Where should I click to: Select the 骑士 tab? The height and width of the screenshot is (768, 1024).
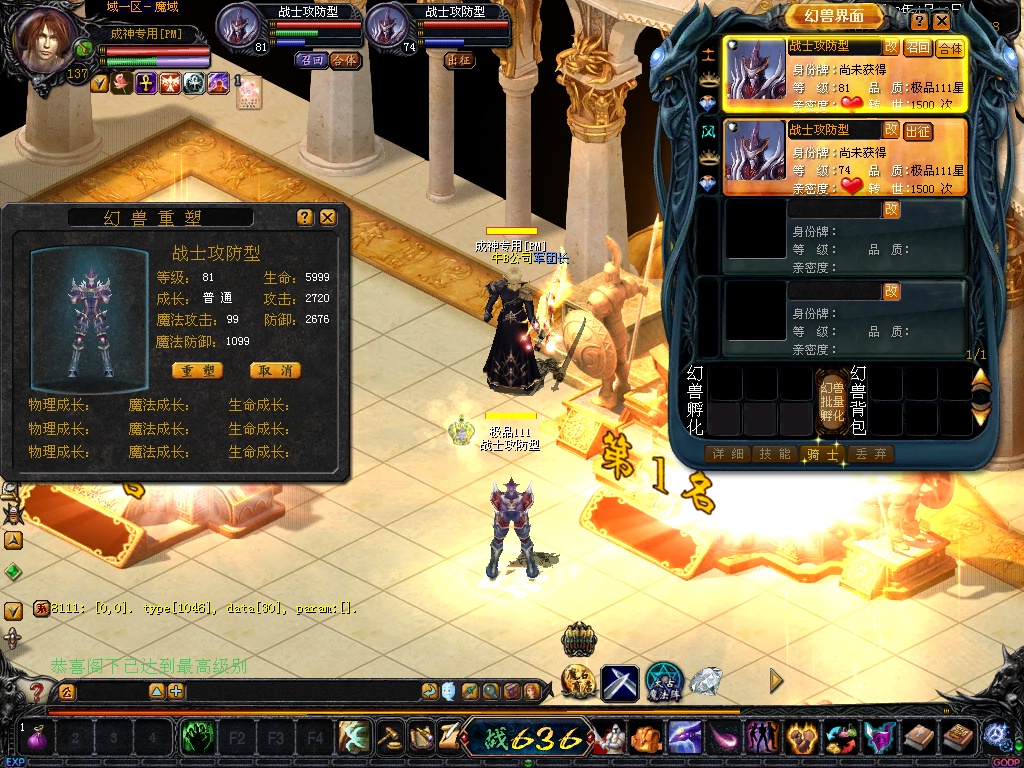824,454
